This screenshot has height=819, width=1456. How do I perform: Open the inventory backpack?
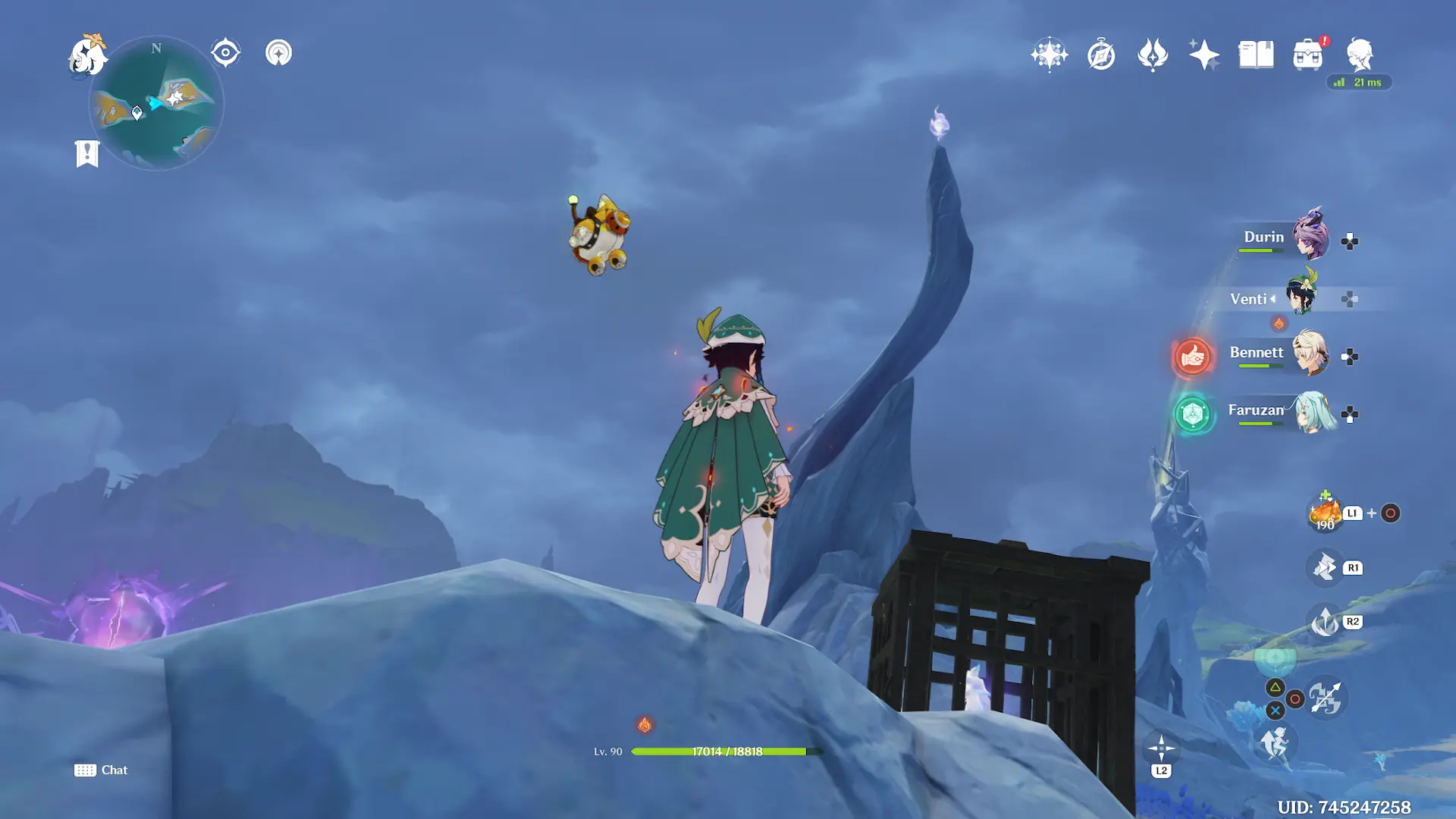click(x=1307, y=55)
